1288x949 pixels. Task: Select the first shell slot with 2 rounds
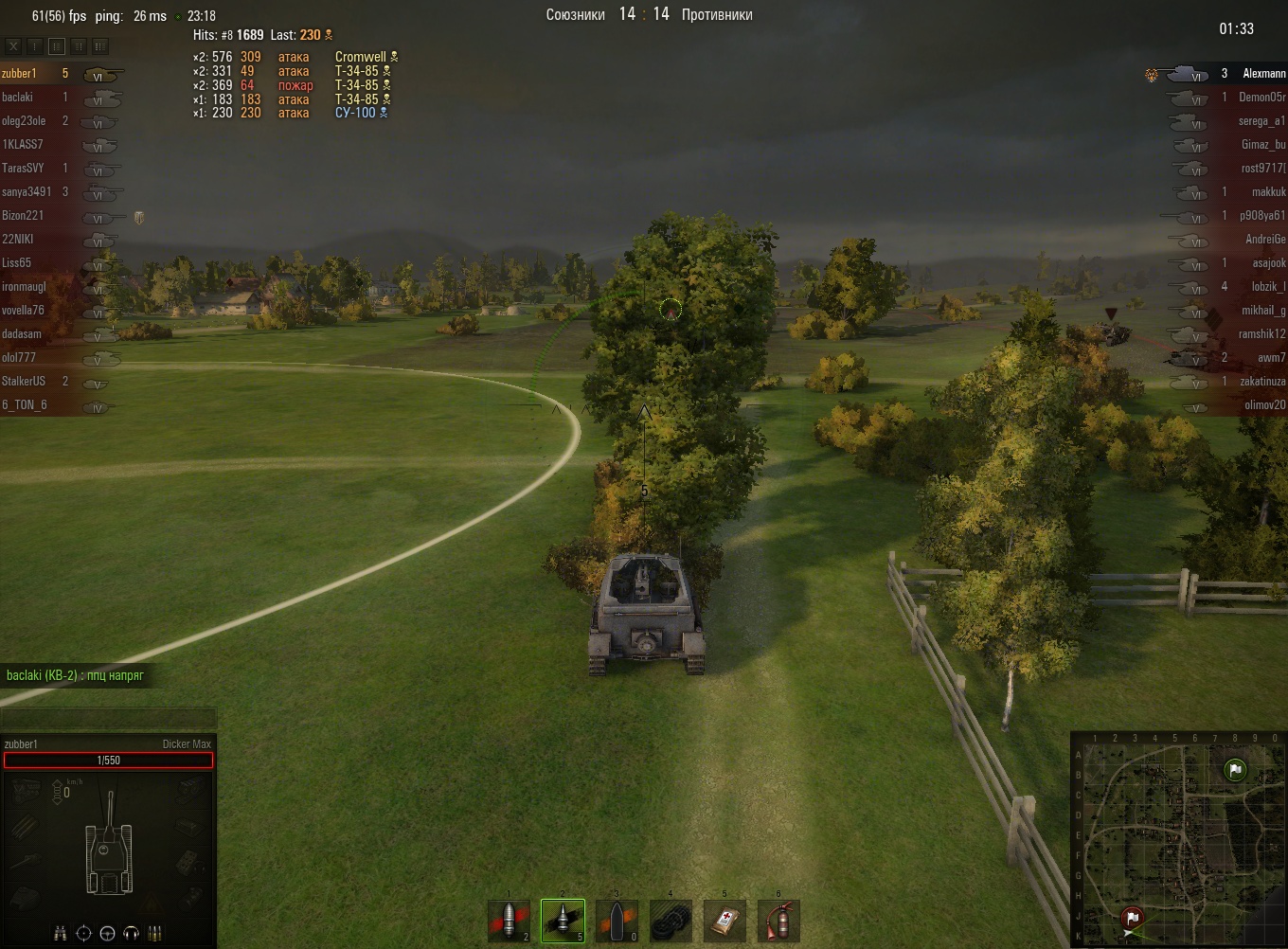(510, 921)
